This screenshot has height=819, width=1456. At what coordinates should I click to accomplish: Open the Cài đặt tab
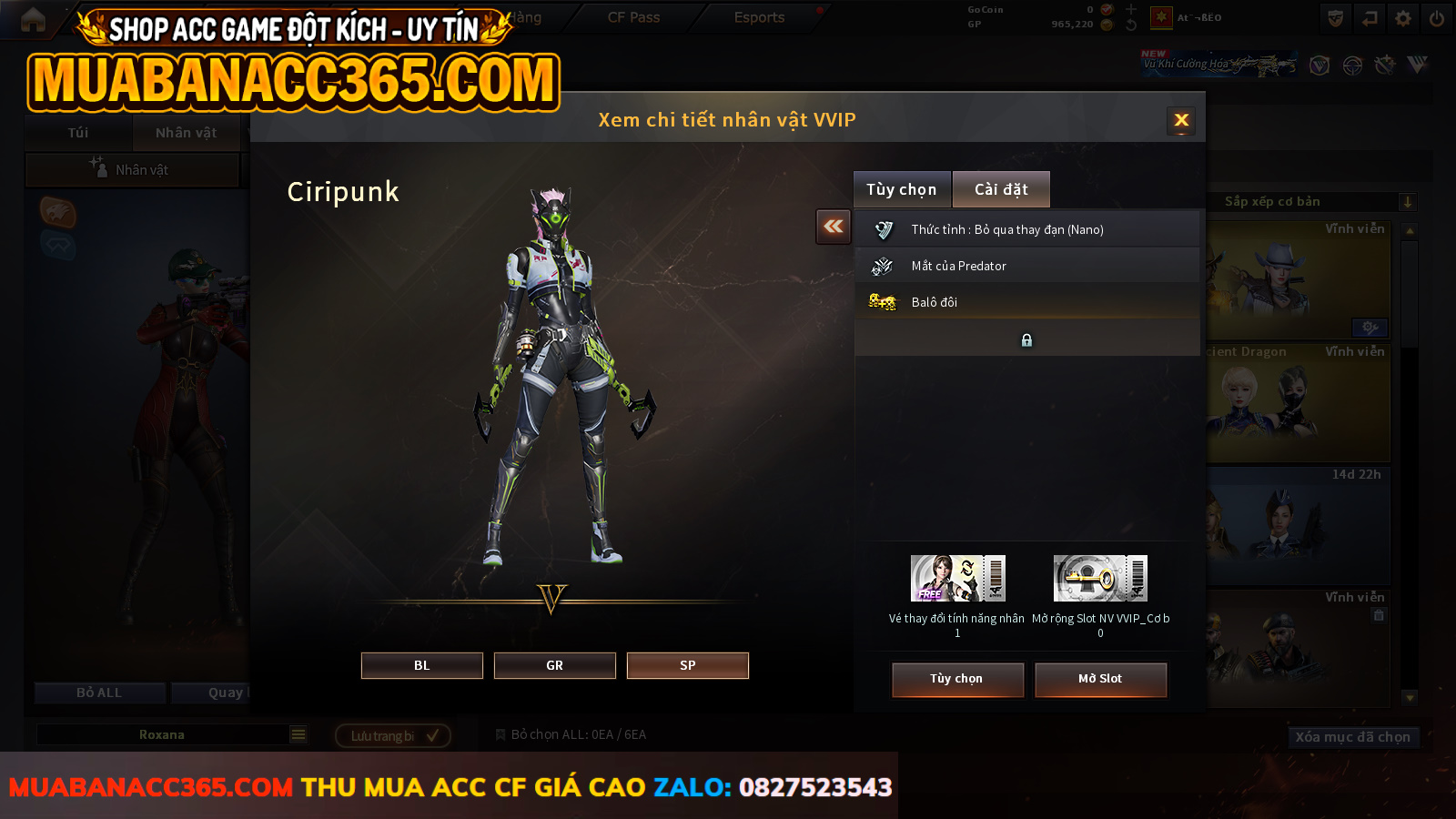[x=1001, y=189]
